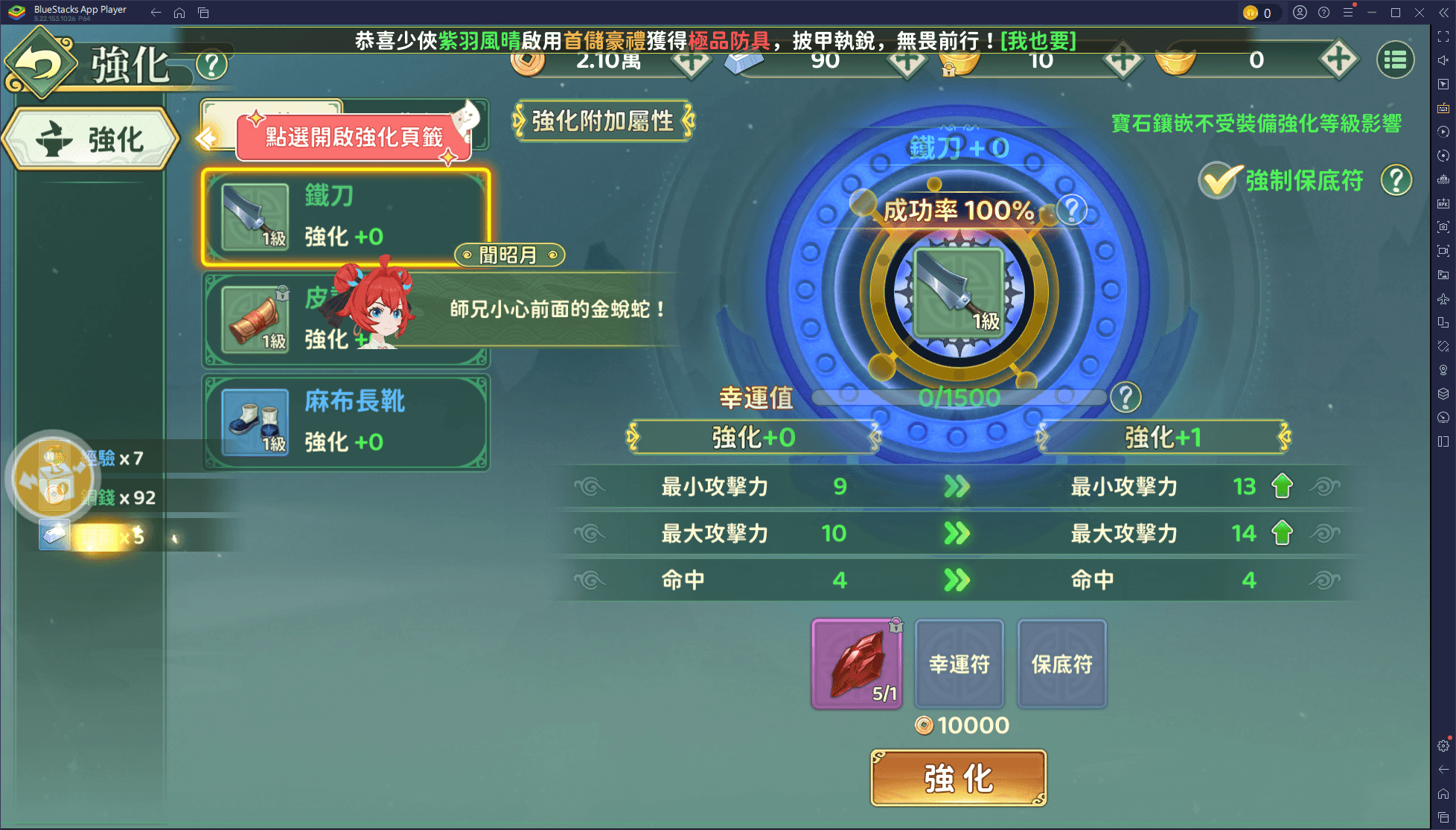1456x830 pixels.
Task: Click the [我也要] announcement link
Action: (1040, 42)
